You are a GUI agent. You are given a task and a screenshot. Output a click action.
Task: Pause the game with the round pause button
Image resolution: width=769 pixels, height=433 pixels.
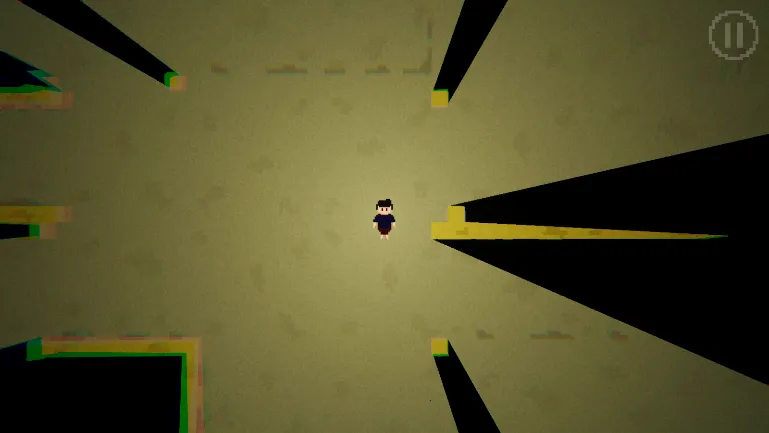click(x=733, y=35)
